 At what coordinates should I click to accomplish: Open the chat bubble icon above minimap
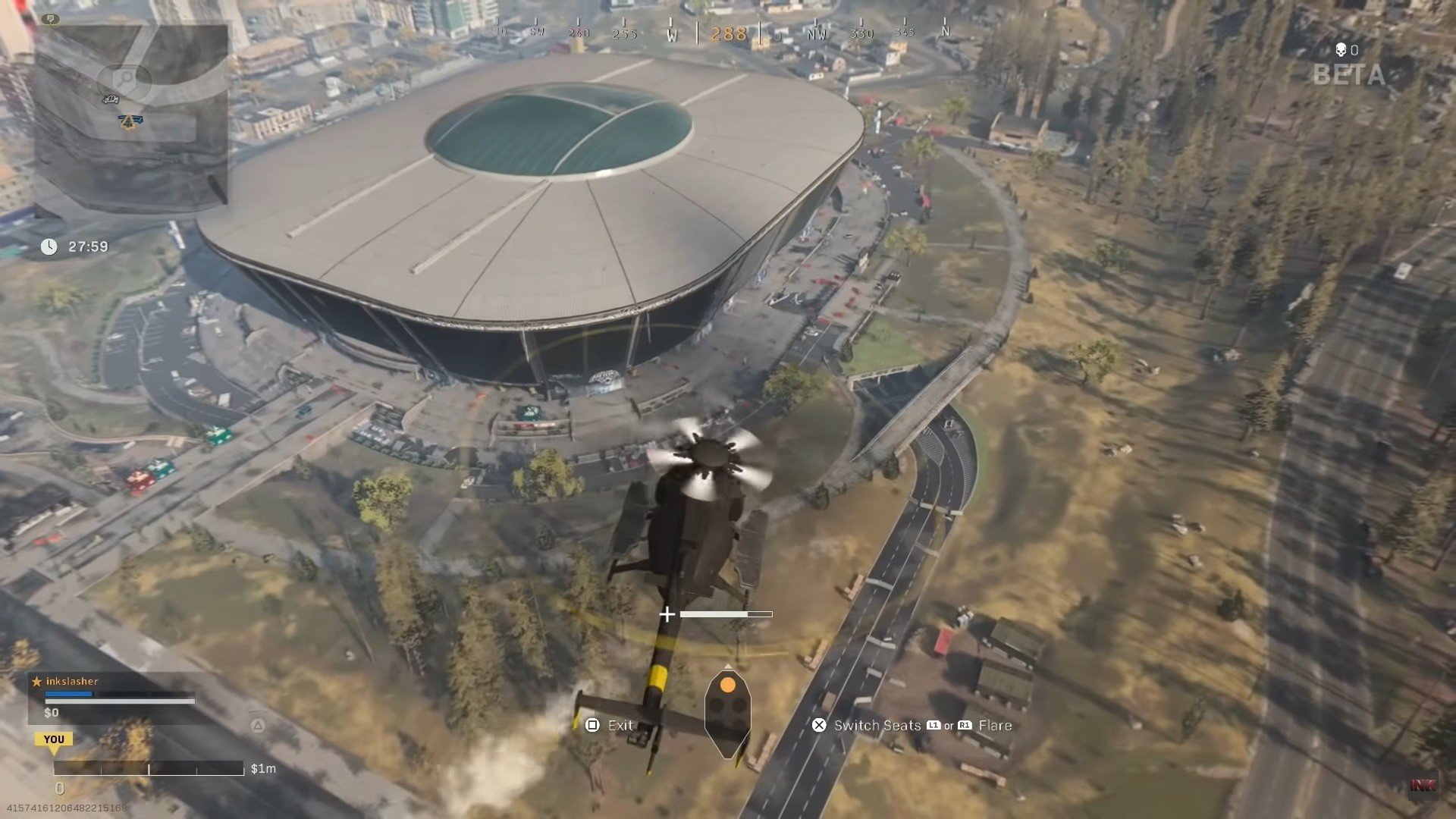pos(50,19)
